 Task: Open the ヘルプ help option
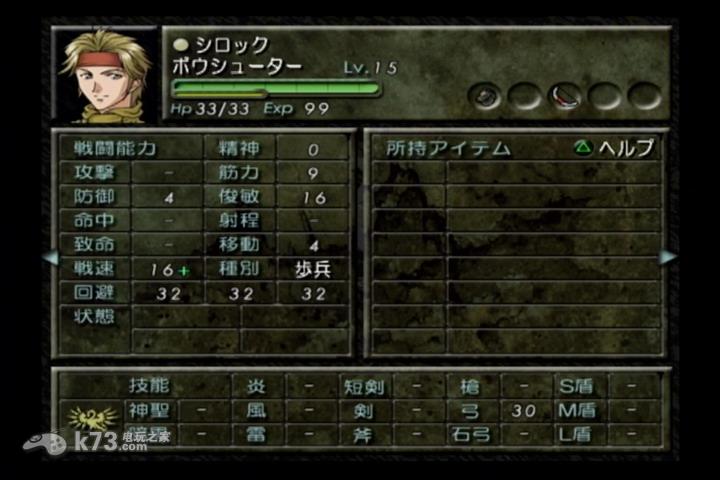[614, 148]
